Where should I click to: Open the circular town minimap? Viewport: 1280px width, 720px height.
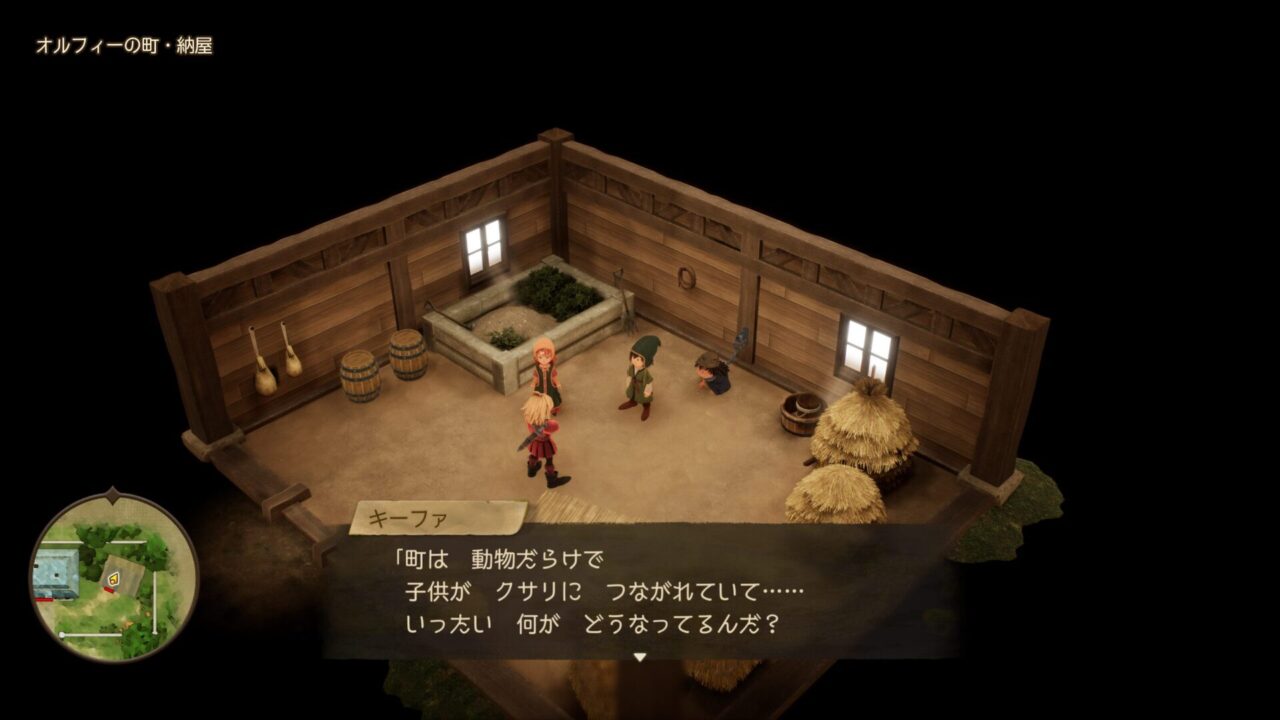pos(113,576)
